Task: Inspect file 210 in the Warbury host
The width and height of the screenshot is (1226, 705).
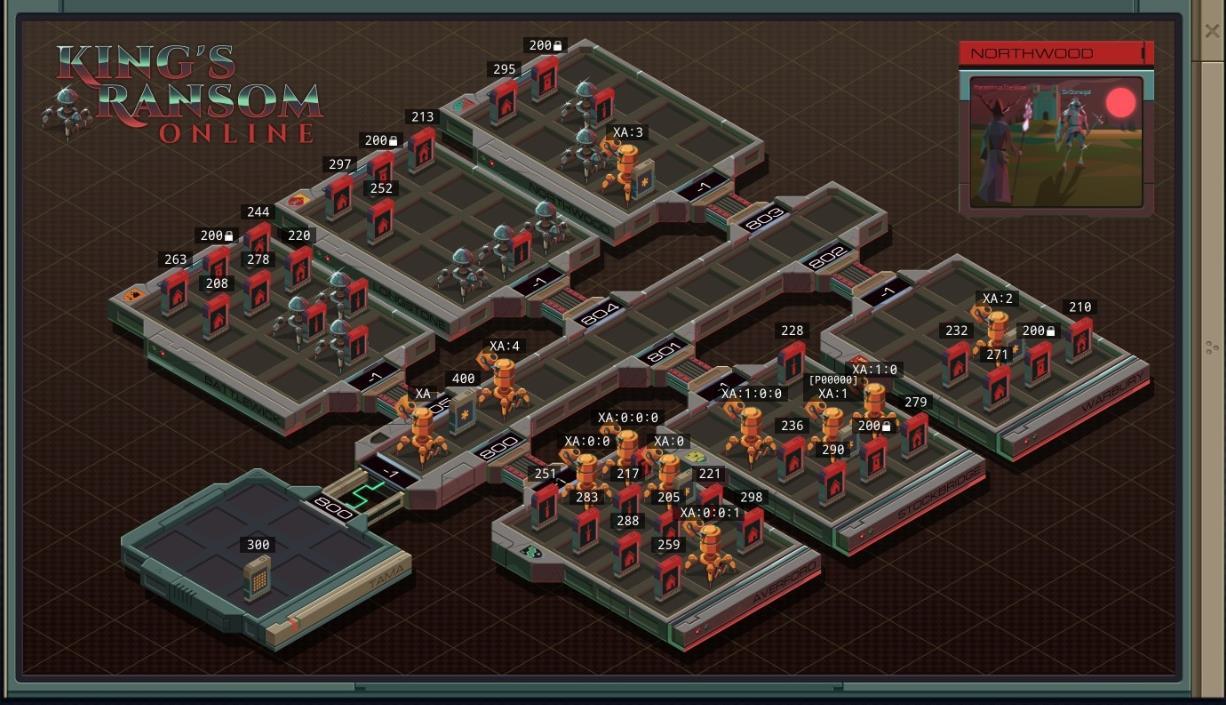Action: (1079, 339)
